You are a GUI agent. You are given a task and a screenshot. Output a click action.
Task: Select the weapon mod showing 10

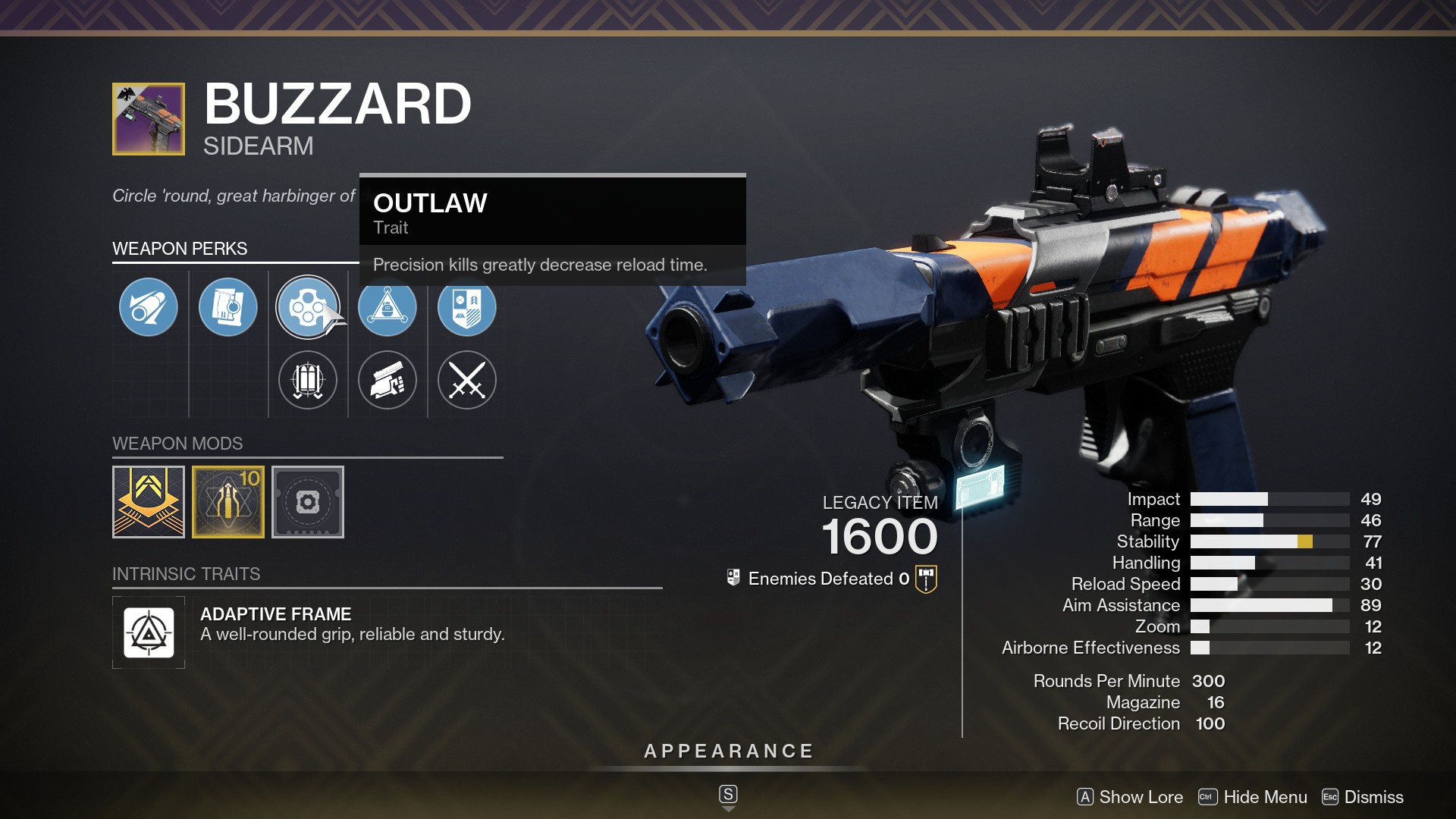click(x=228, y=502)
